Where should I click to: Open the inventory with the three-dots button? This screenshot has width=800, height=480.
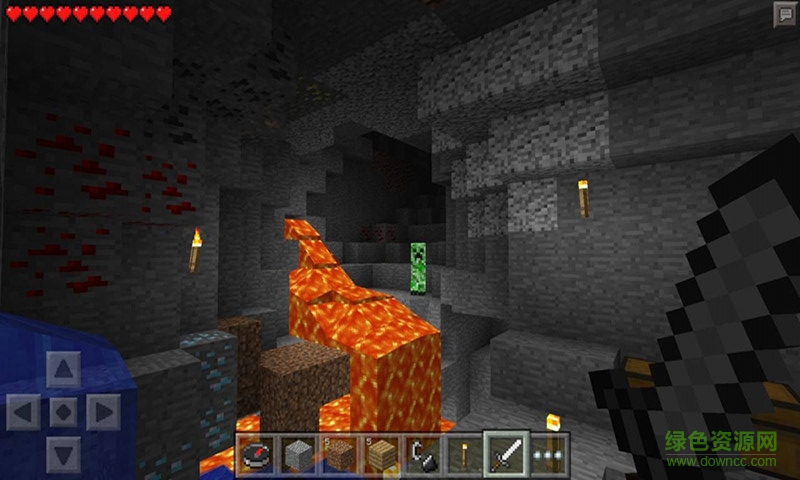coord(546,455)
